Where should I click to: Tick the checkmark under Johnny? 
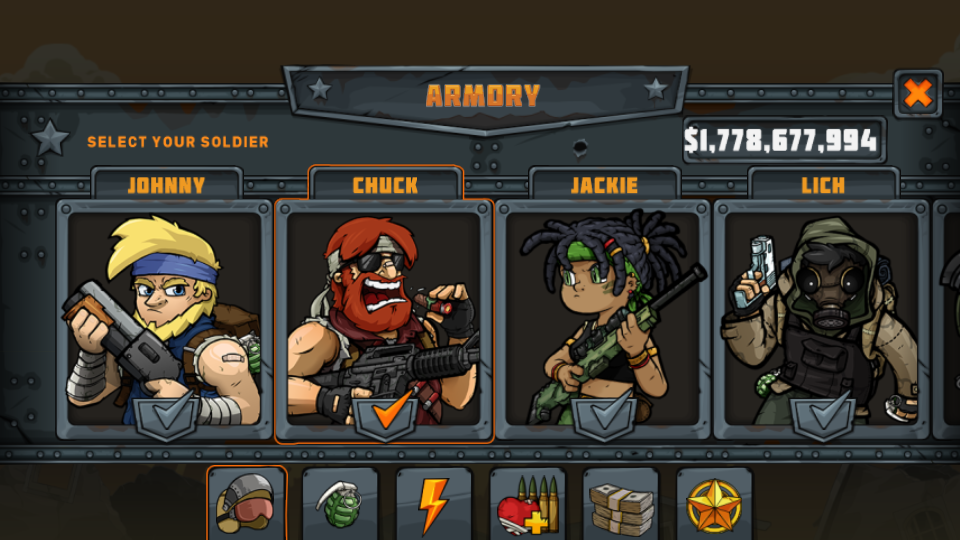(165, 414)
